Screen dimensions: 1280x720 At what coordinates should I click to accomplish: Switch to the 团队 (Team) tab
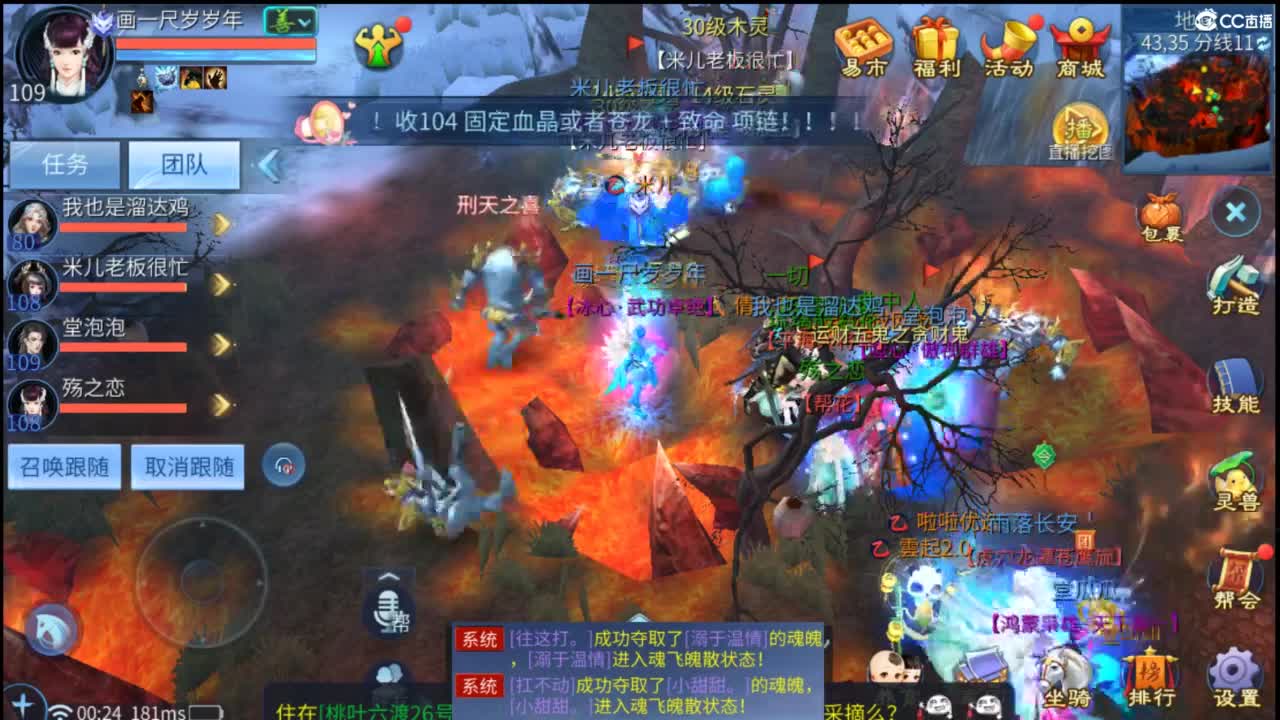185,165
